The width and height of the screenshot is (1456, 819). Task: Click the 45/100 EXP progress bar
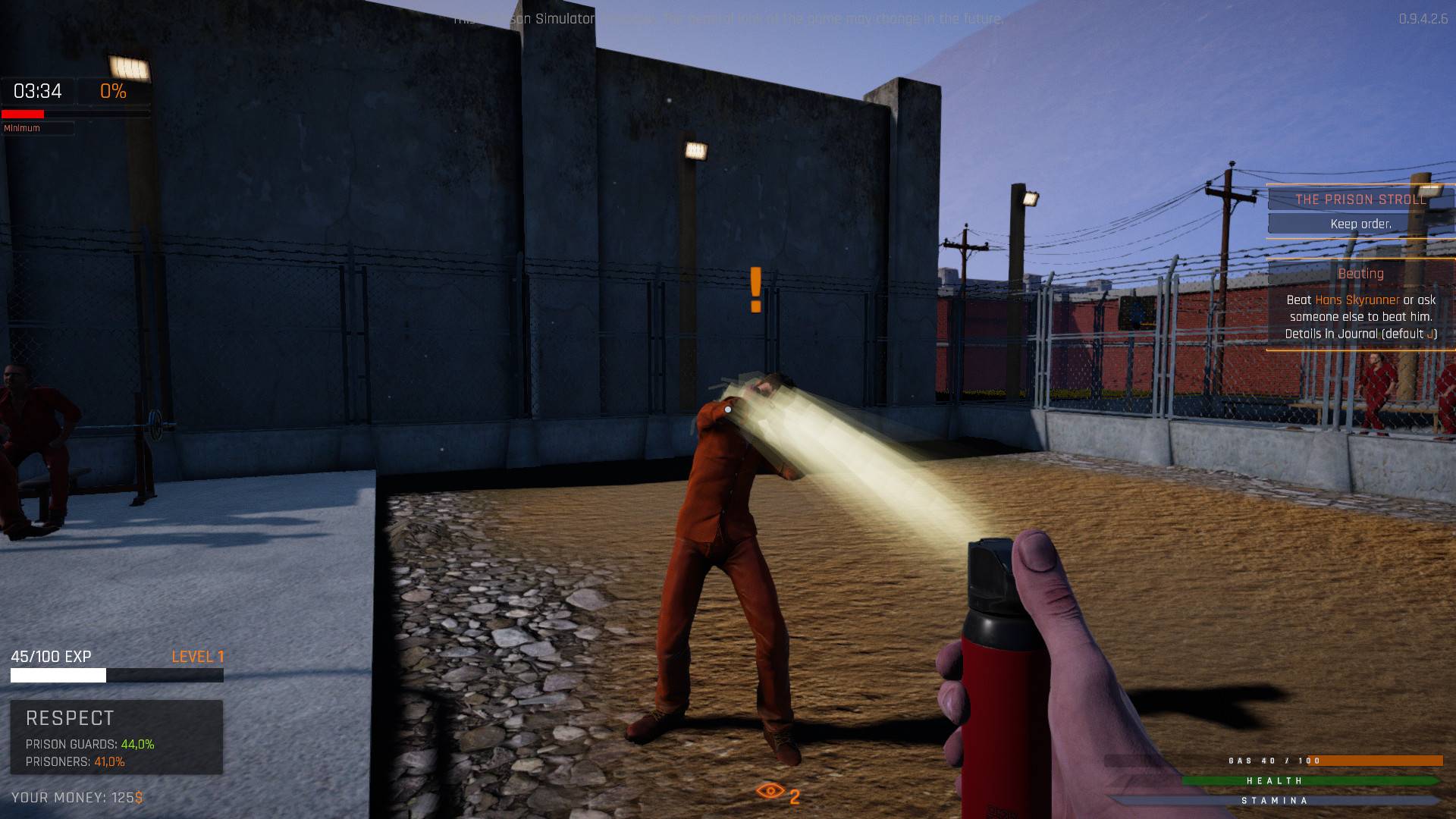[57, 673]
